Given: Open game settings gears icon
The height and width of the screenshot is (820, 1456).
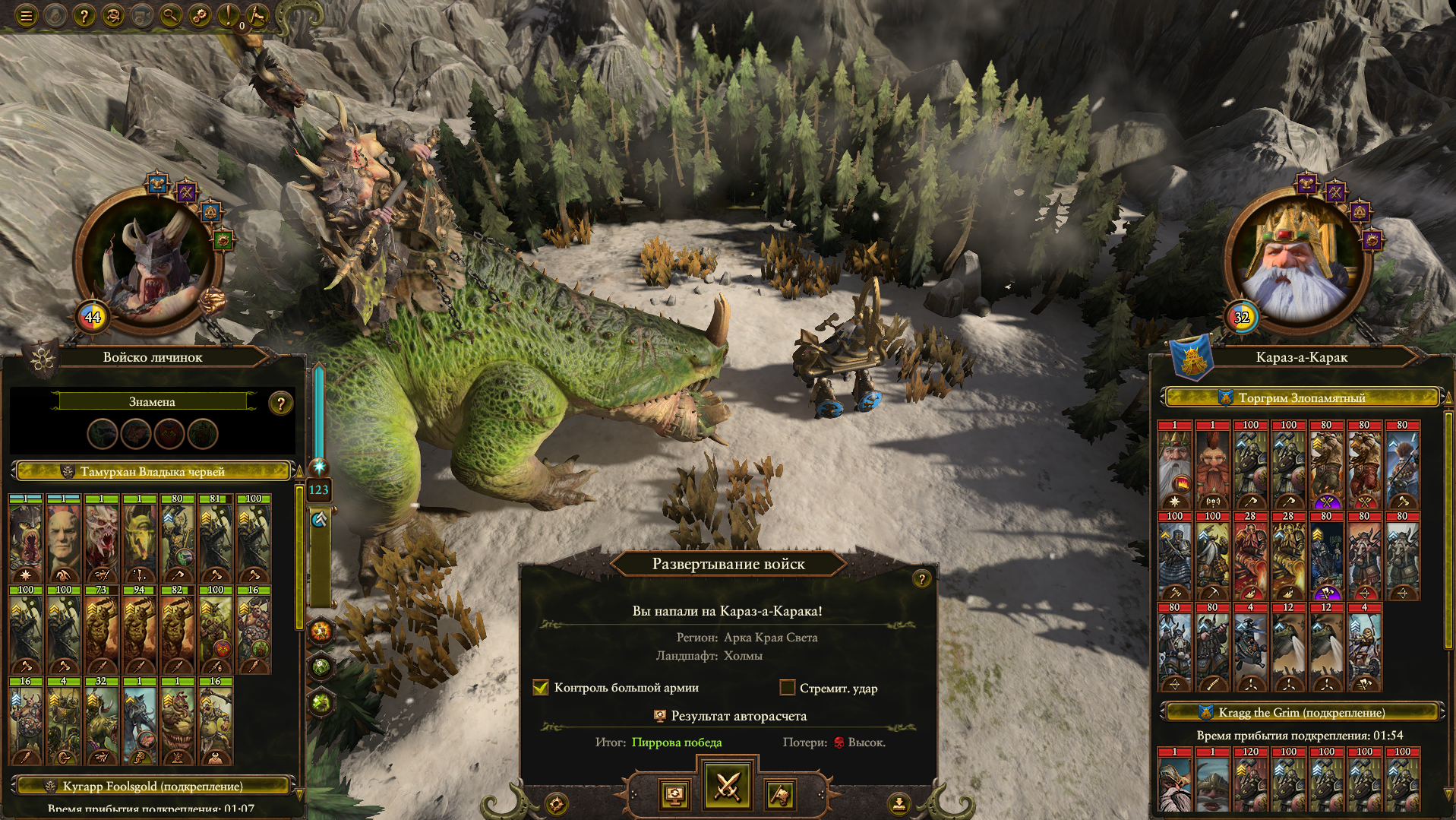Looking at the screenshot, I should 200,15.
